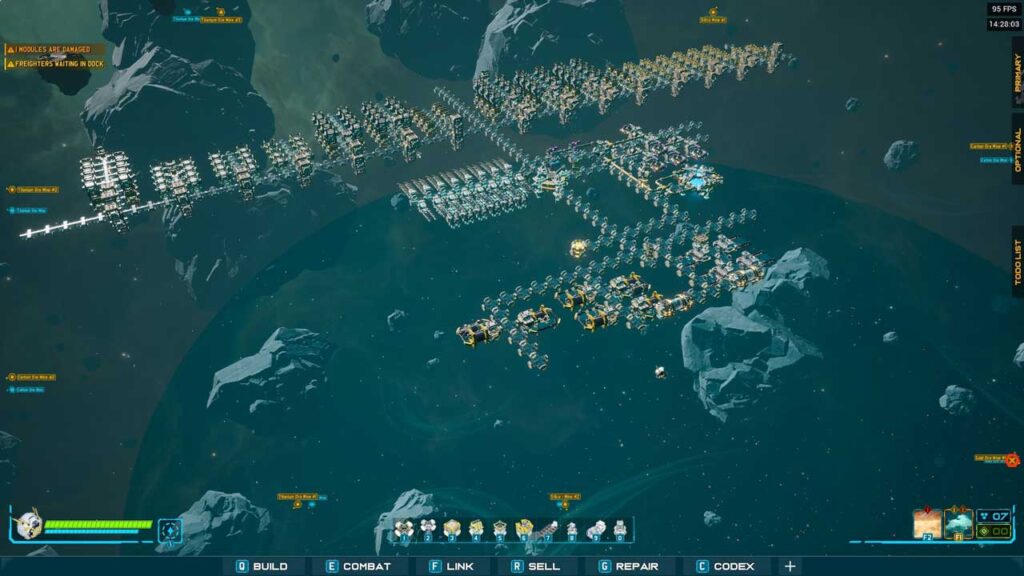This screenshot has width=1024, height=576.
Task: Open the Optional objectives tab
Action: click(x=1017, y=149)
